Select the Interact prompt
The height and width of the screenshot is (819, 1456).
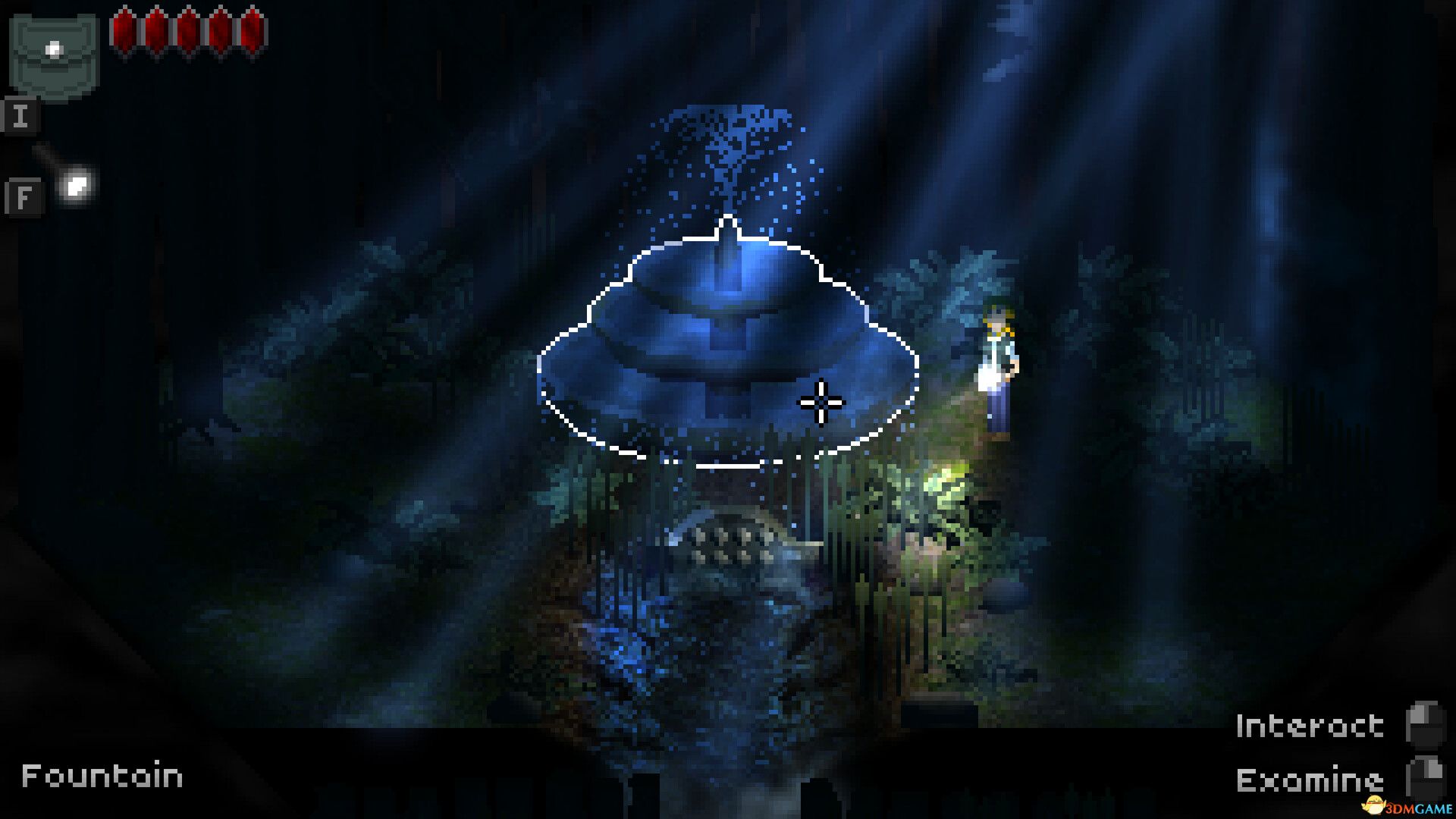tap(1310, 724)
